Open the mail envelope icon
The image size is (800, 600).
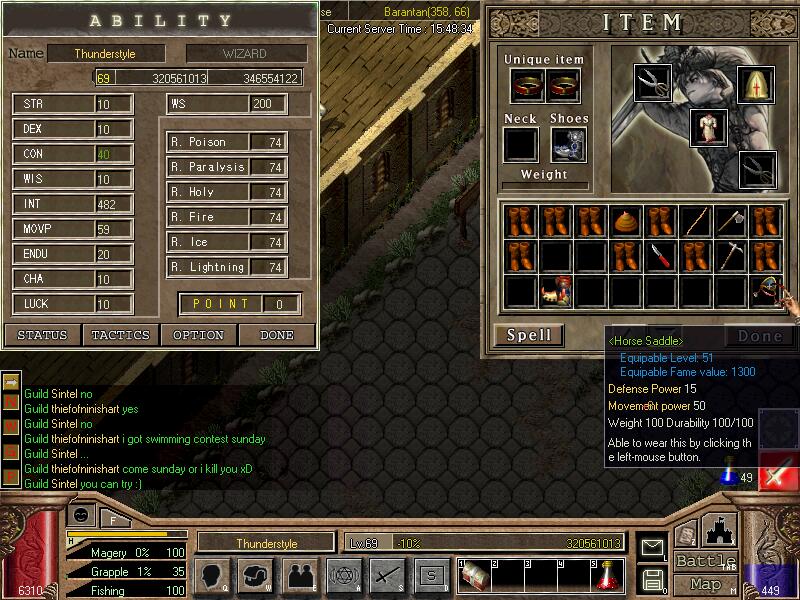pyautogui.click(x=652, y=547)
